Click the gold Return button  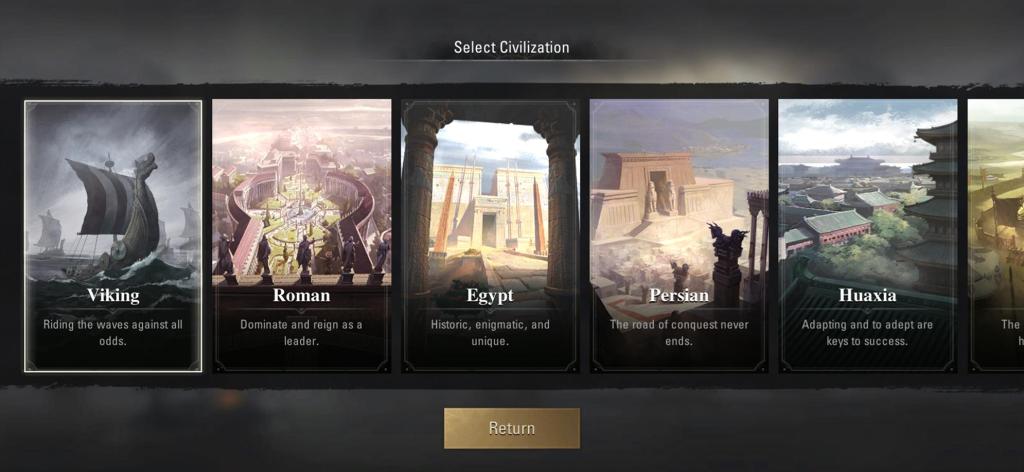click(512, 428)
